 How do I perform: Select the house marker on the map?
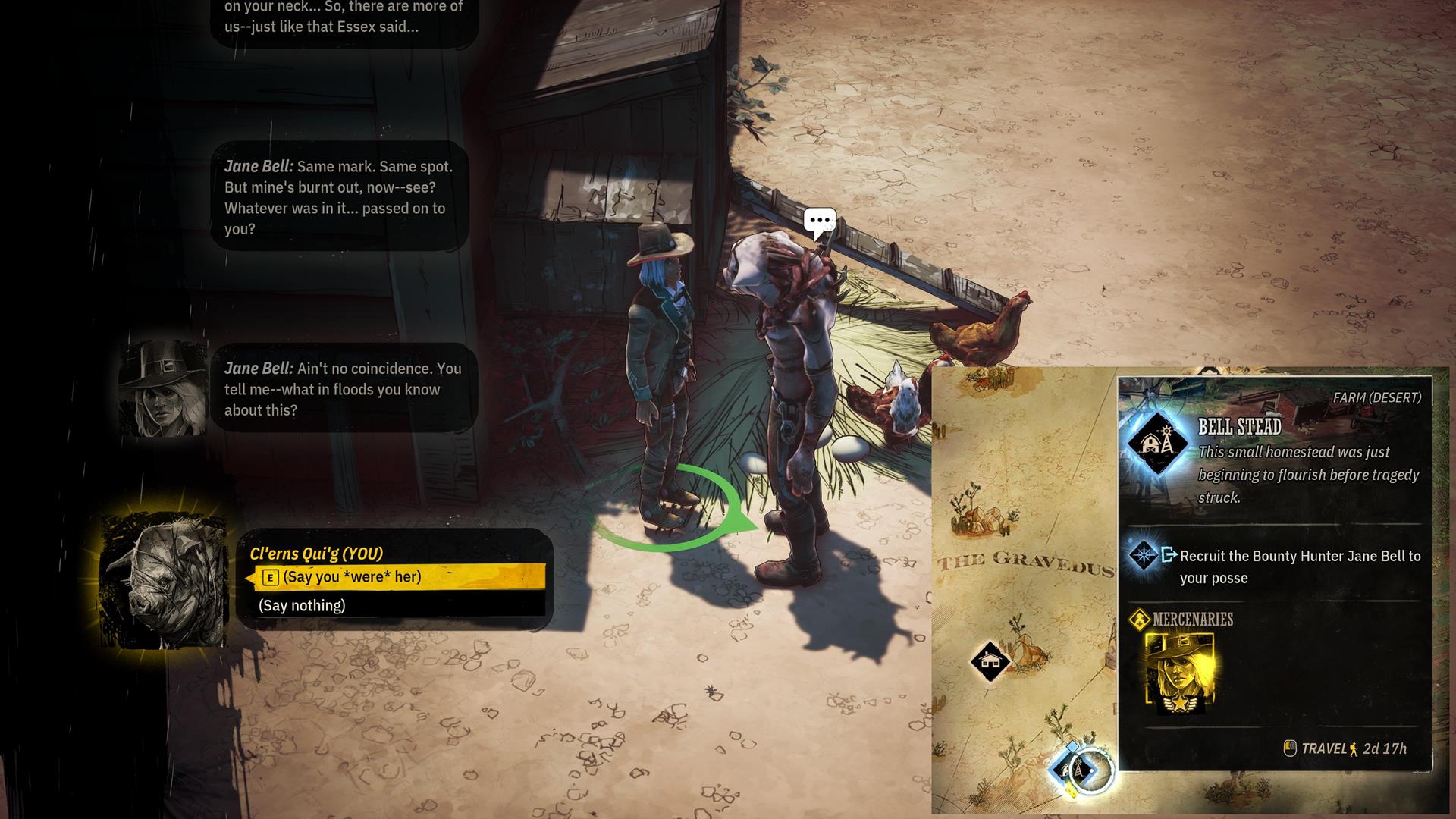(x=990, y=661)
